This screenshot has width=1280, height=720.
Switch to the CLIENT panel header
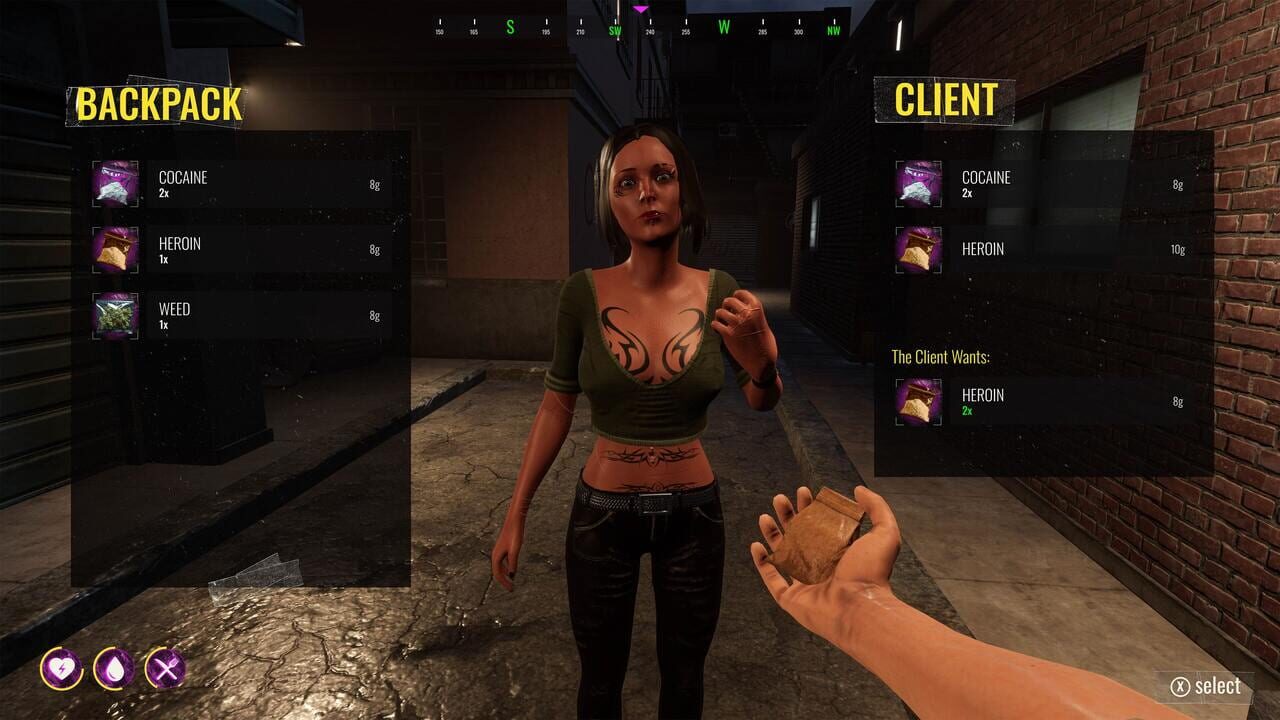coord(947,101)
